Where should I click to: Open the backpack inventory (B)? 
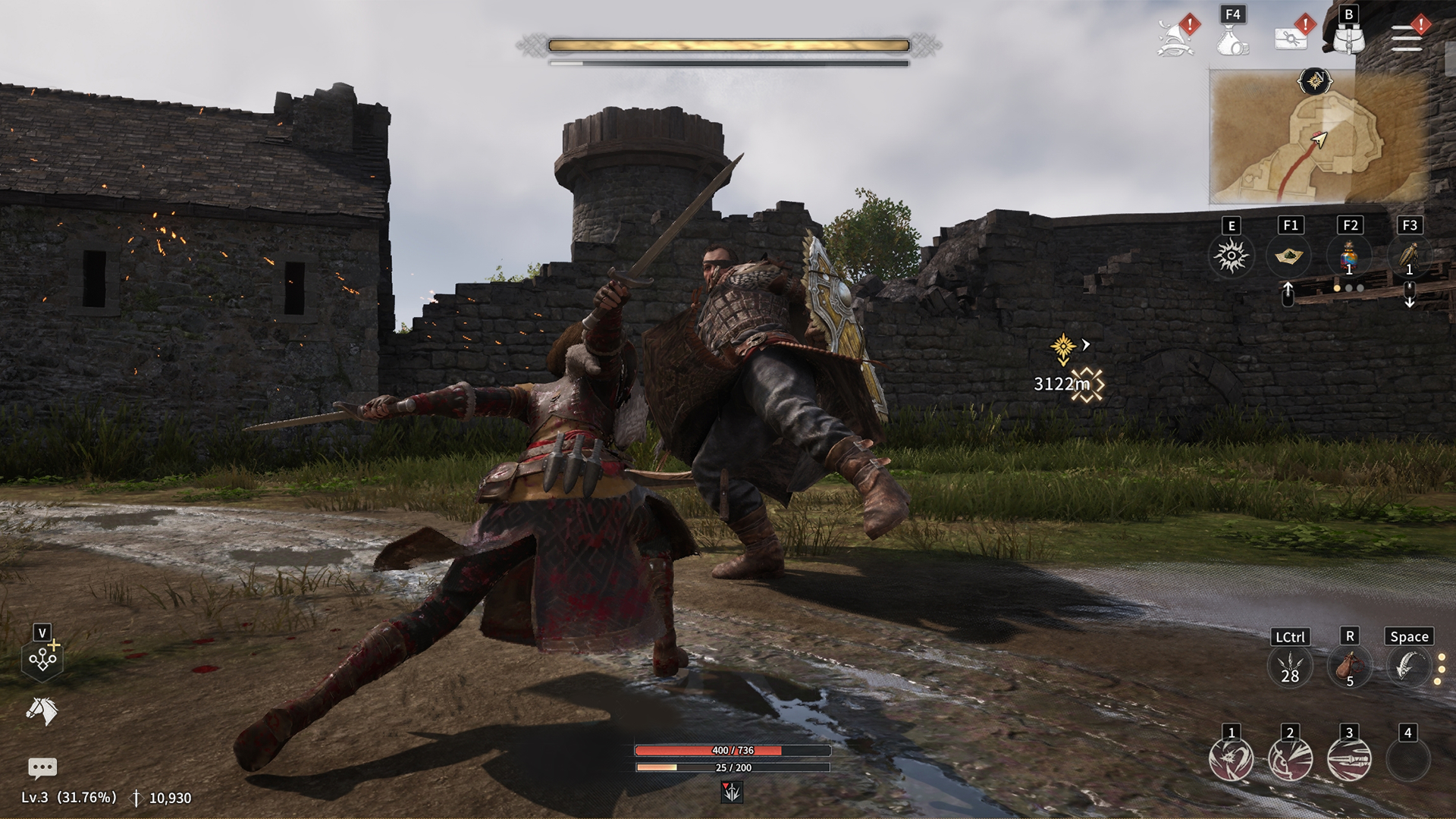(1348, 42)
